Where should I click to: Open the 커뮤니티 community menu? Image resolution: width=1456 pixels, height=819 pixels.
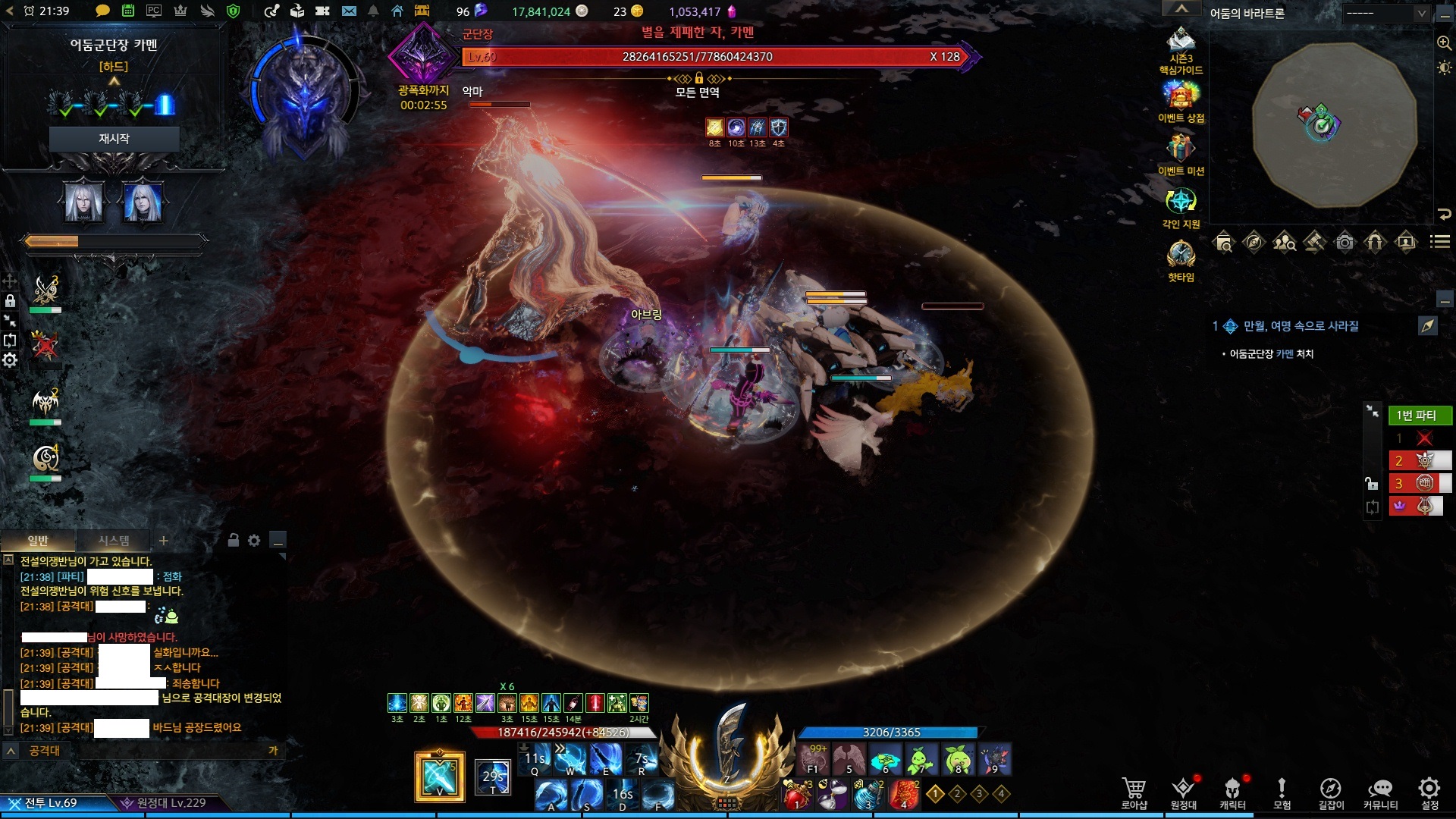click(1380, 792)
